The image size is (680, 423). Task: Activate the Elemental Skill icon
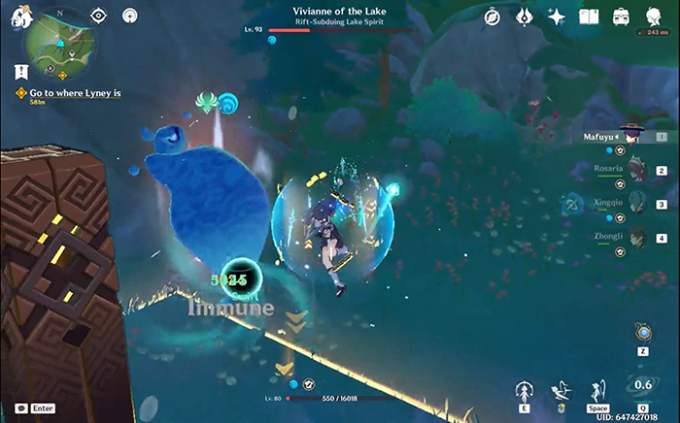(x=523, y=391)
